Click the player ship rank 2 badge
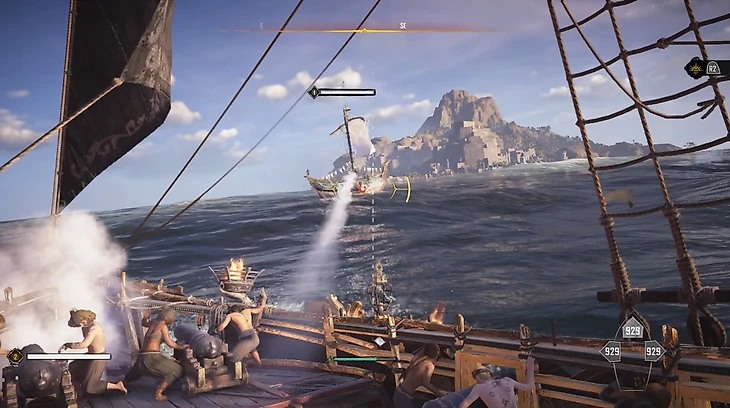The width and height of the screenshot is (730, 408). pos(15,355)
